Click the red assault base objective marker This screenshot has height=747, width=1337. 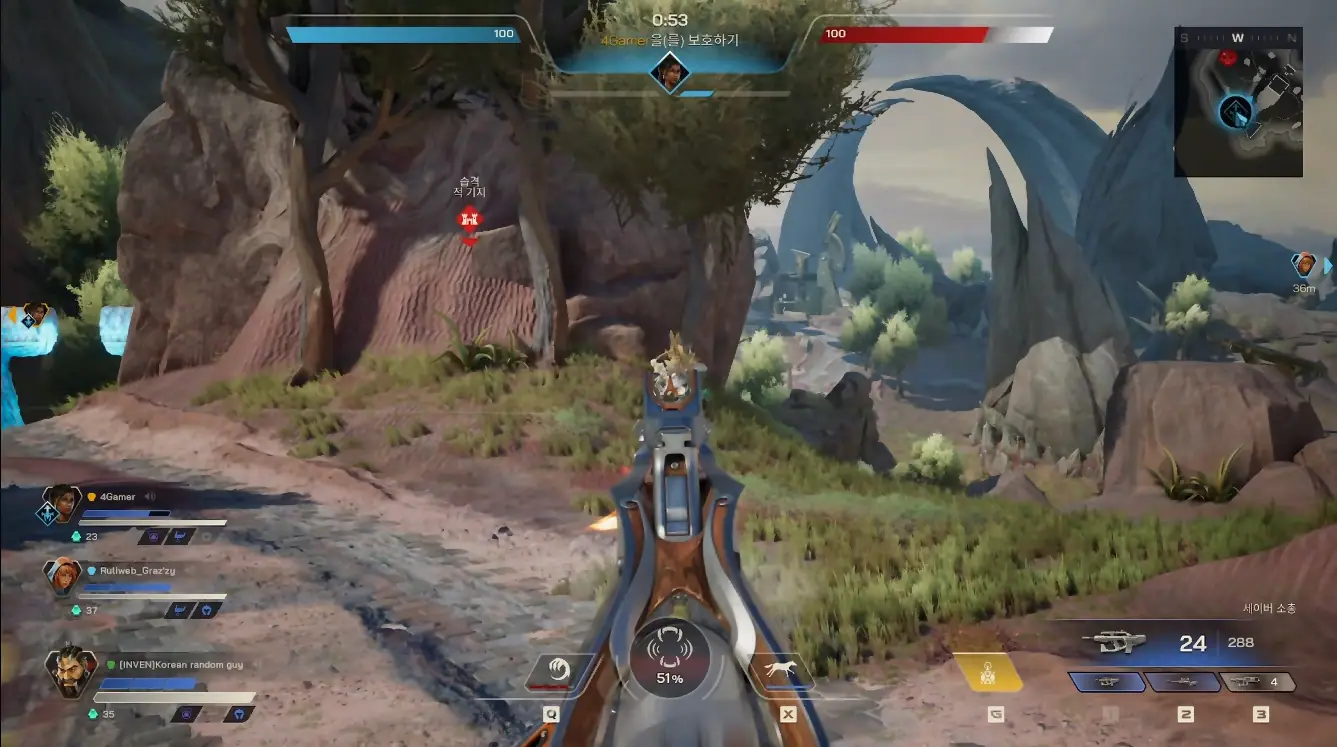coord(469,219)
